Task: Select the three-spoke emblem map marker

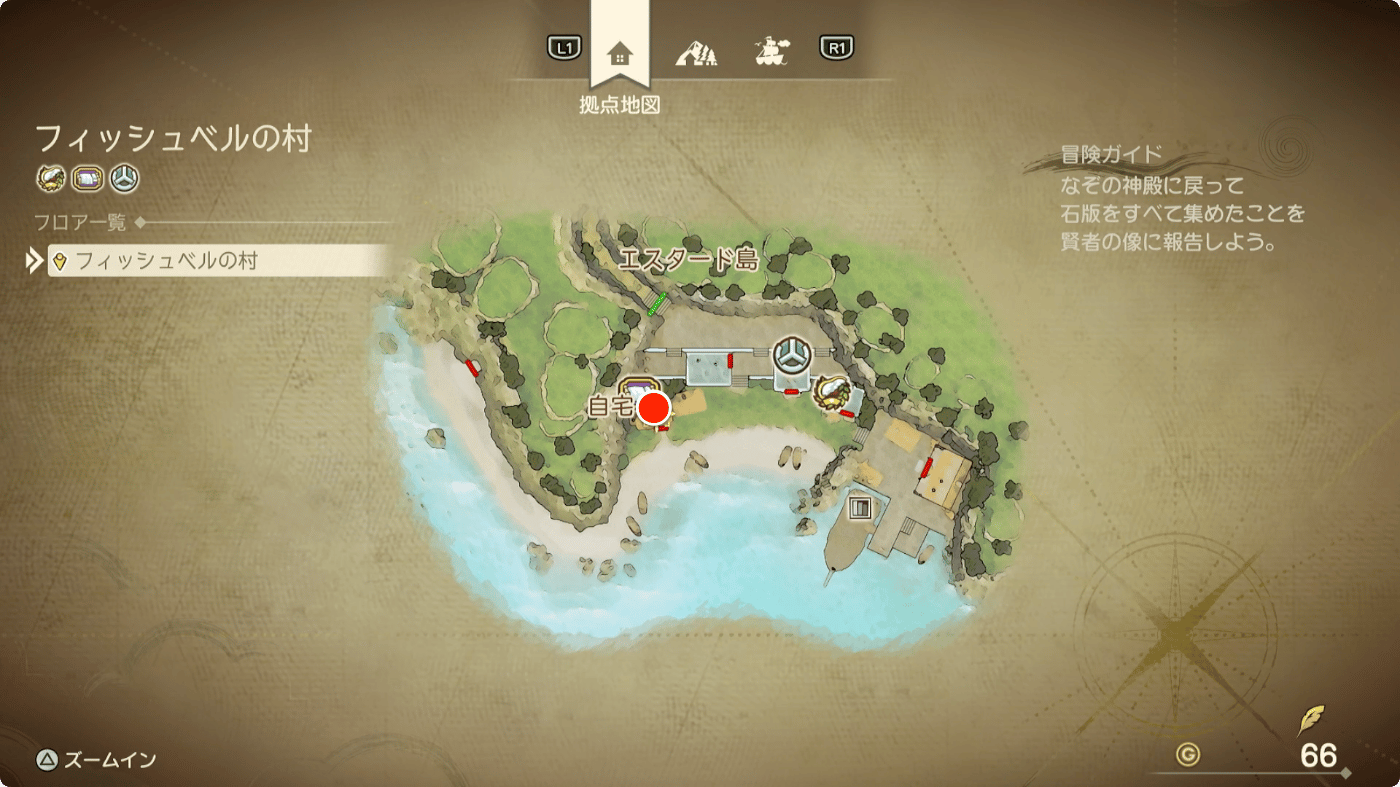Action: [x=793, y=355]
